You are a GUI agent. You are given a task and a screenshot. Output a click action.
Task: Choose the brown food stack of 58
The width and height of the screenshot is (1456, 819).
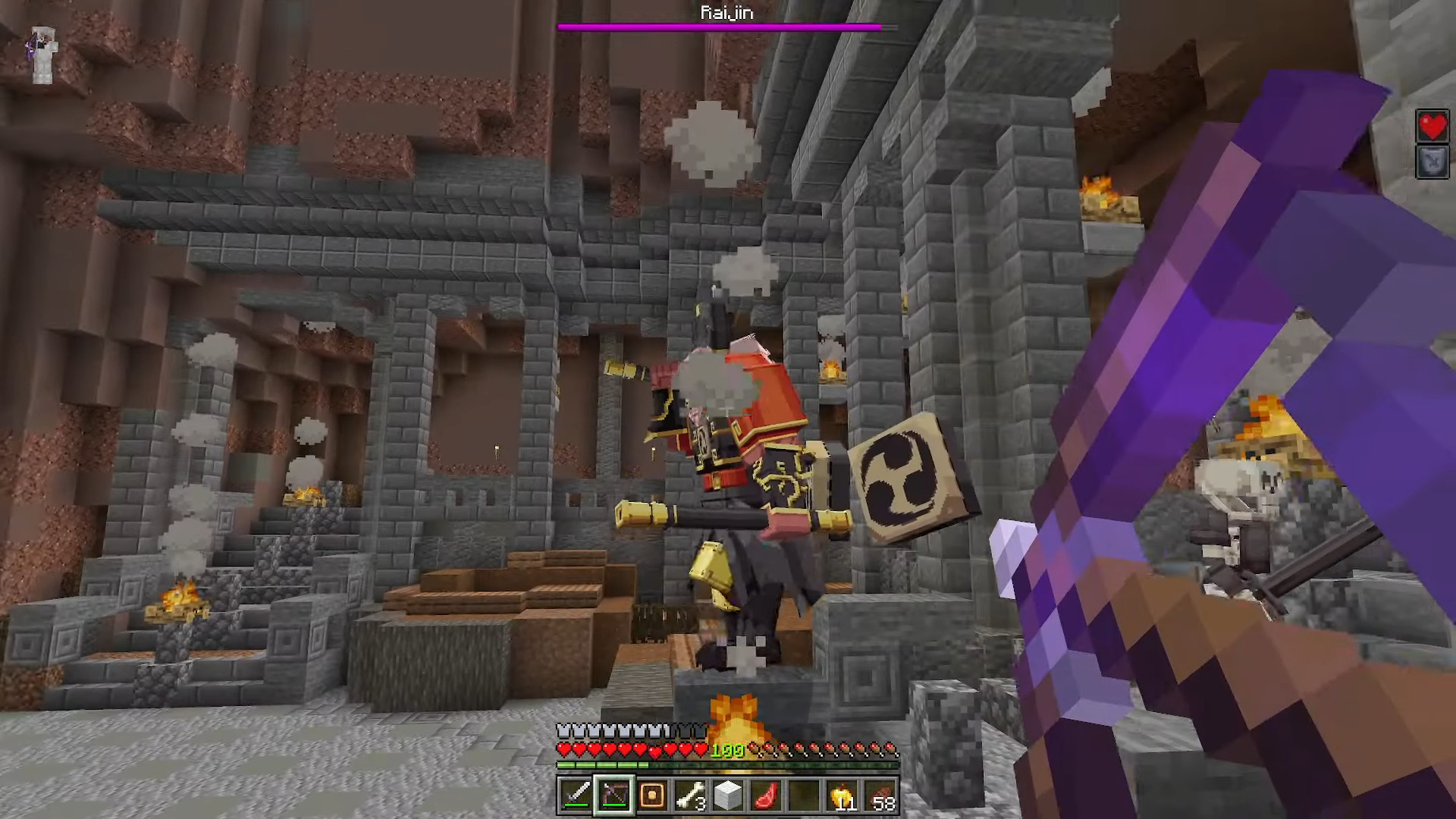point(880,795)
